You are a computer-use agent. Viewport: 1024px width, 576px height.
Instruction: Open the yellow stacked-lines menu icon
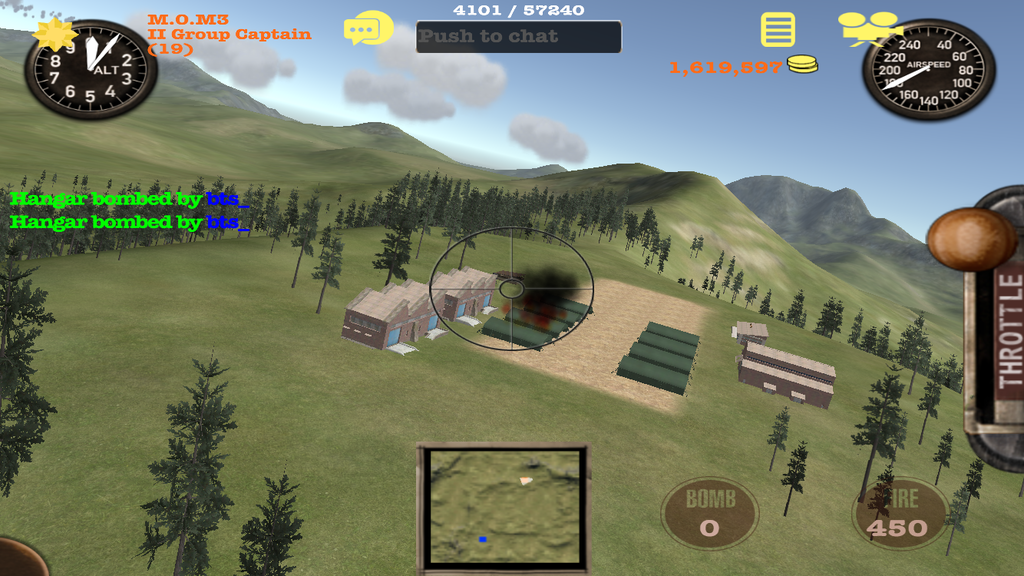[x=778, y=30]
